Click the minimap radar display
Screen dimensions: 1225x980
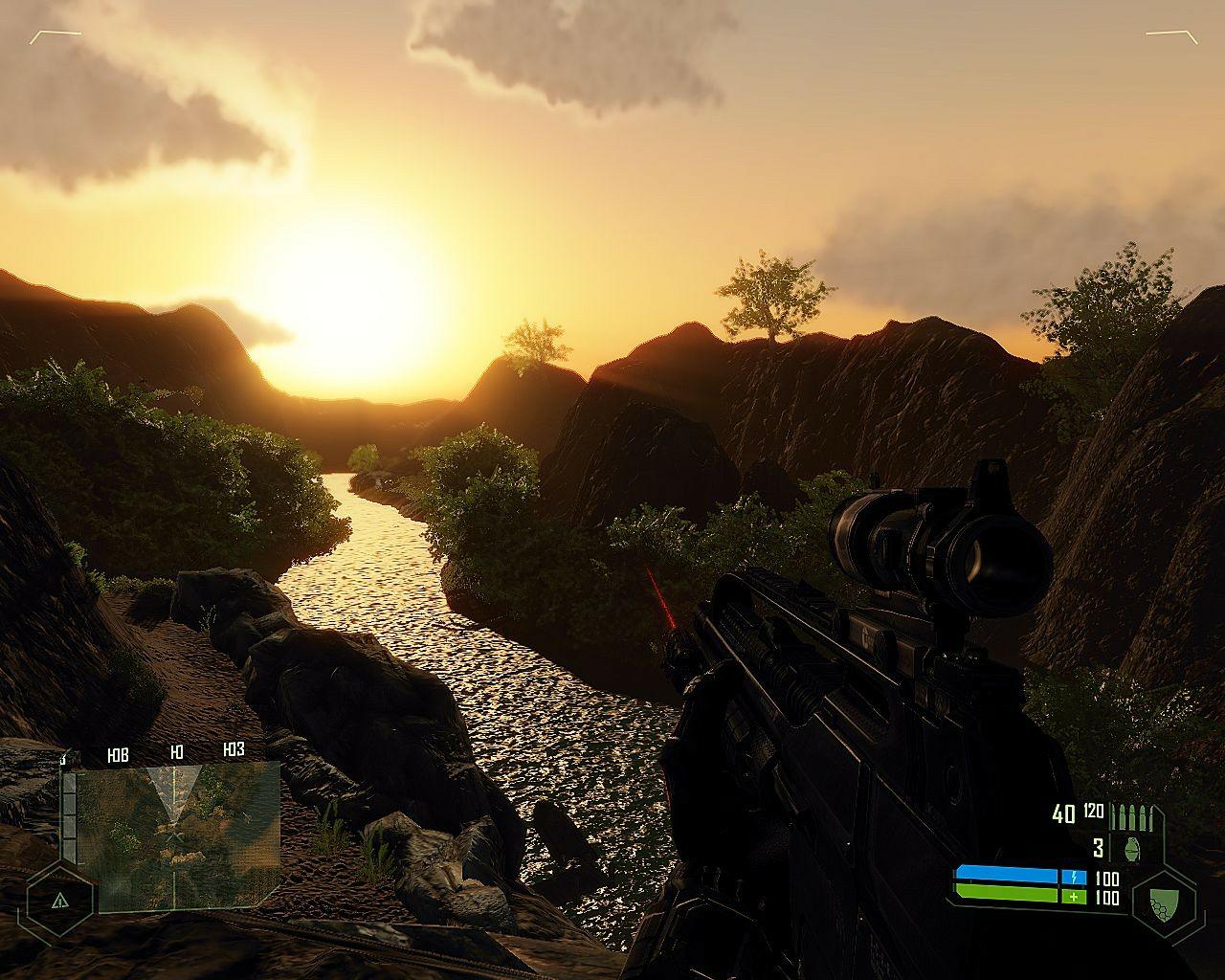177,835
